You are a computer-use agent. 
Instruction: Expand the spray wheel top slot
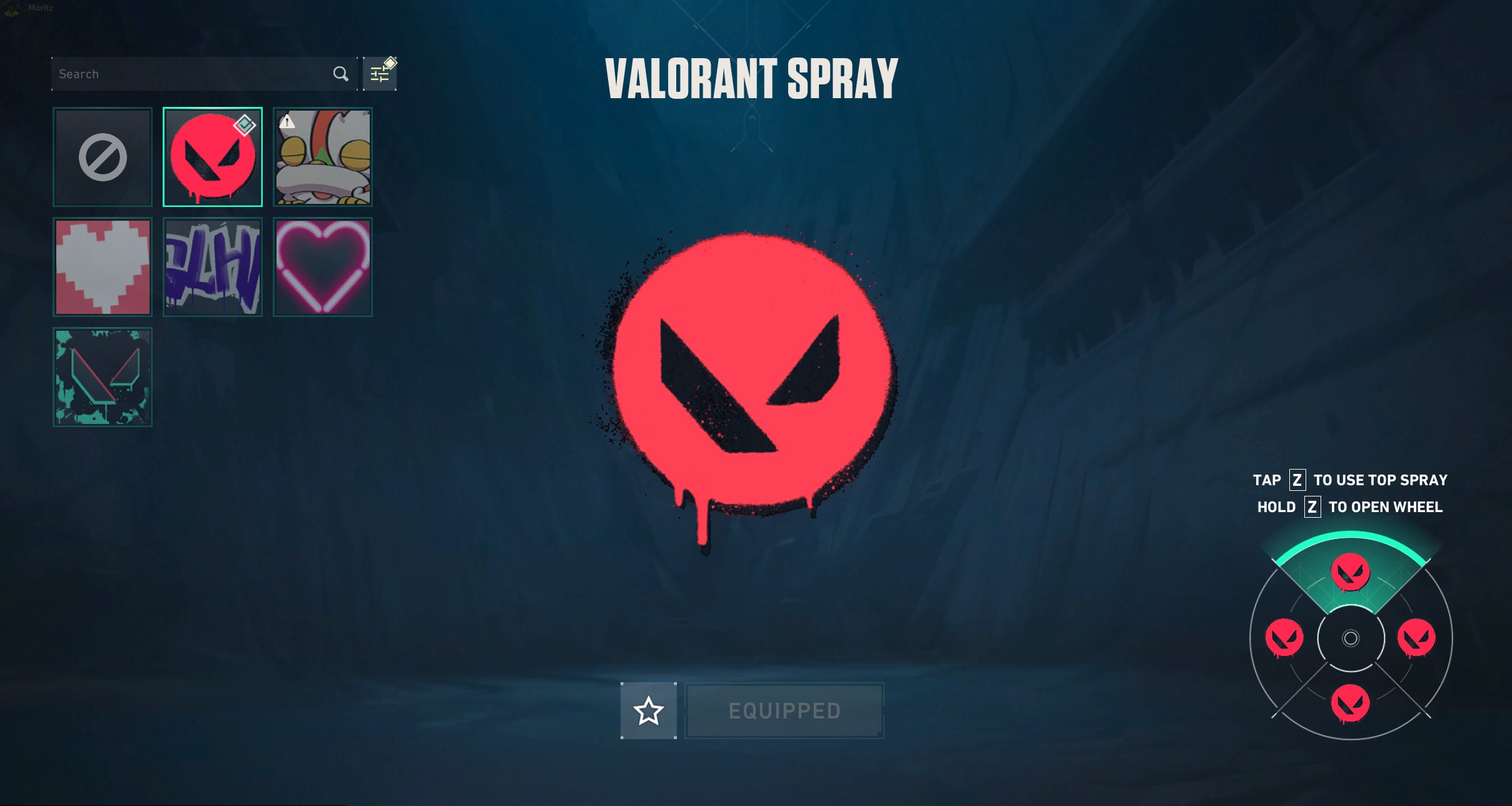(1351, 571)
